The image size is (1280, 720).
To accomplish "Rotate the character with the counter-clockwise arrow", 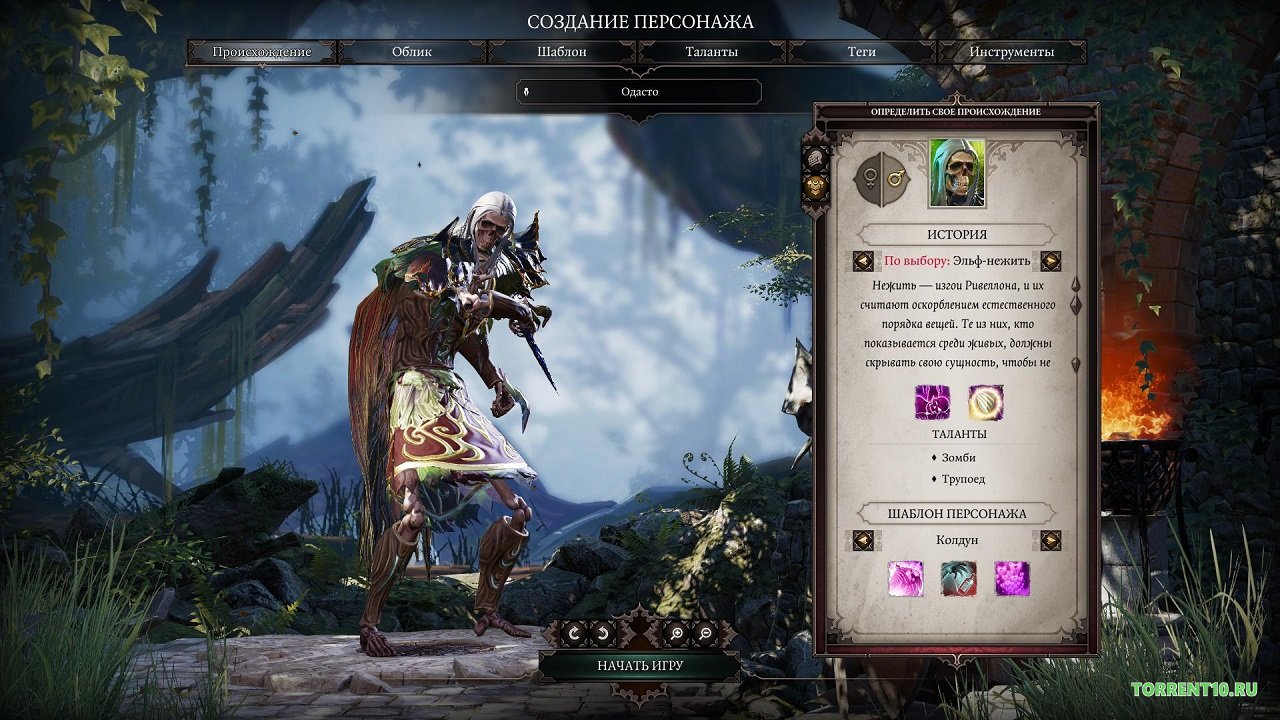I will [603, 633].
